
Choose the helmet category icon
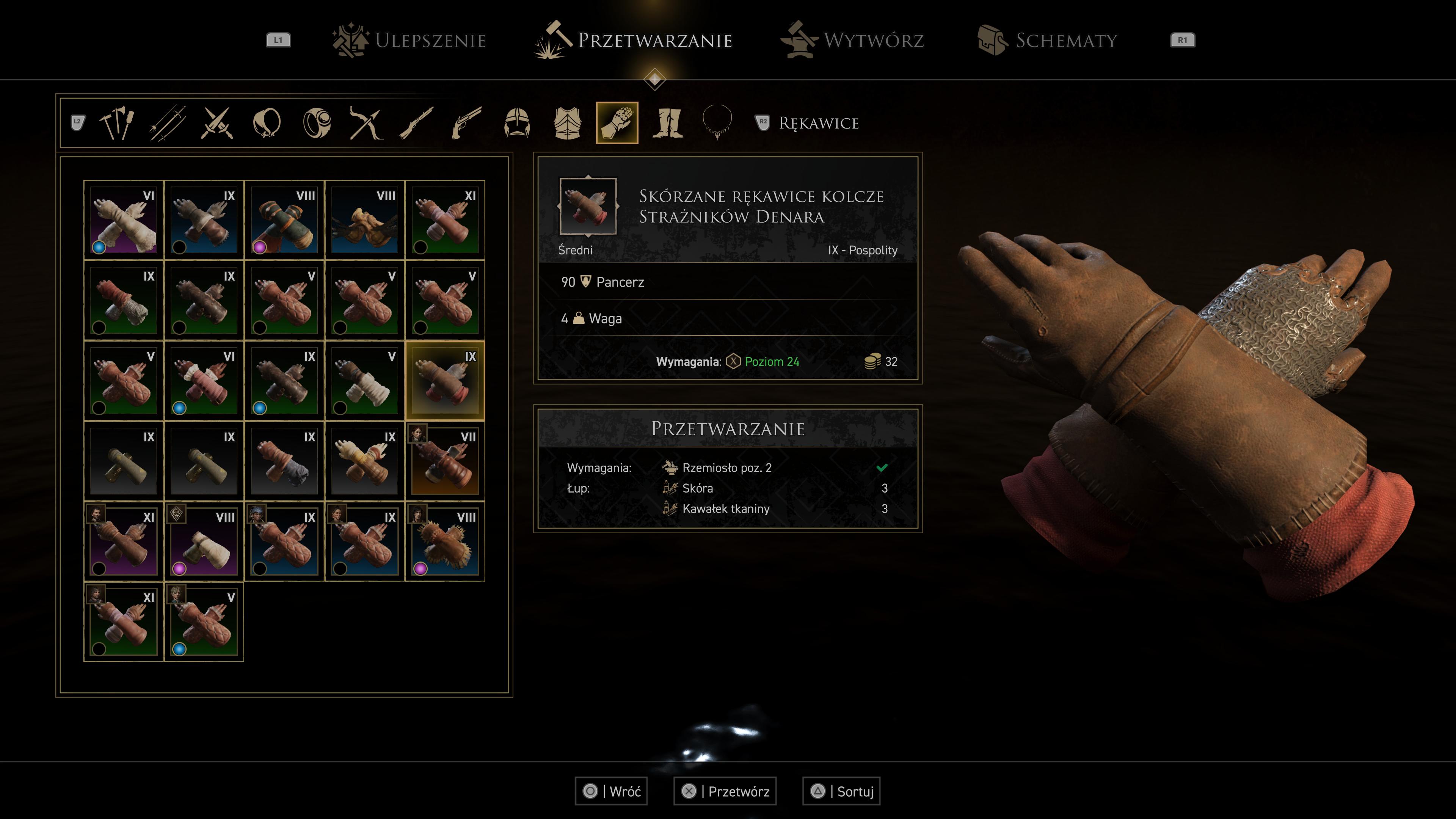tap(516, 122)
